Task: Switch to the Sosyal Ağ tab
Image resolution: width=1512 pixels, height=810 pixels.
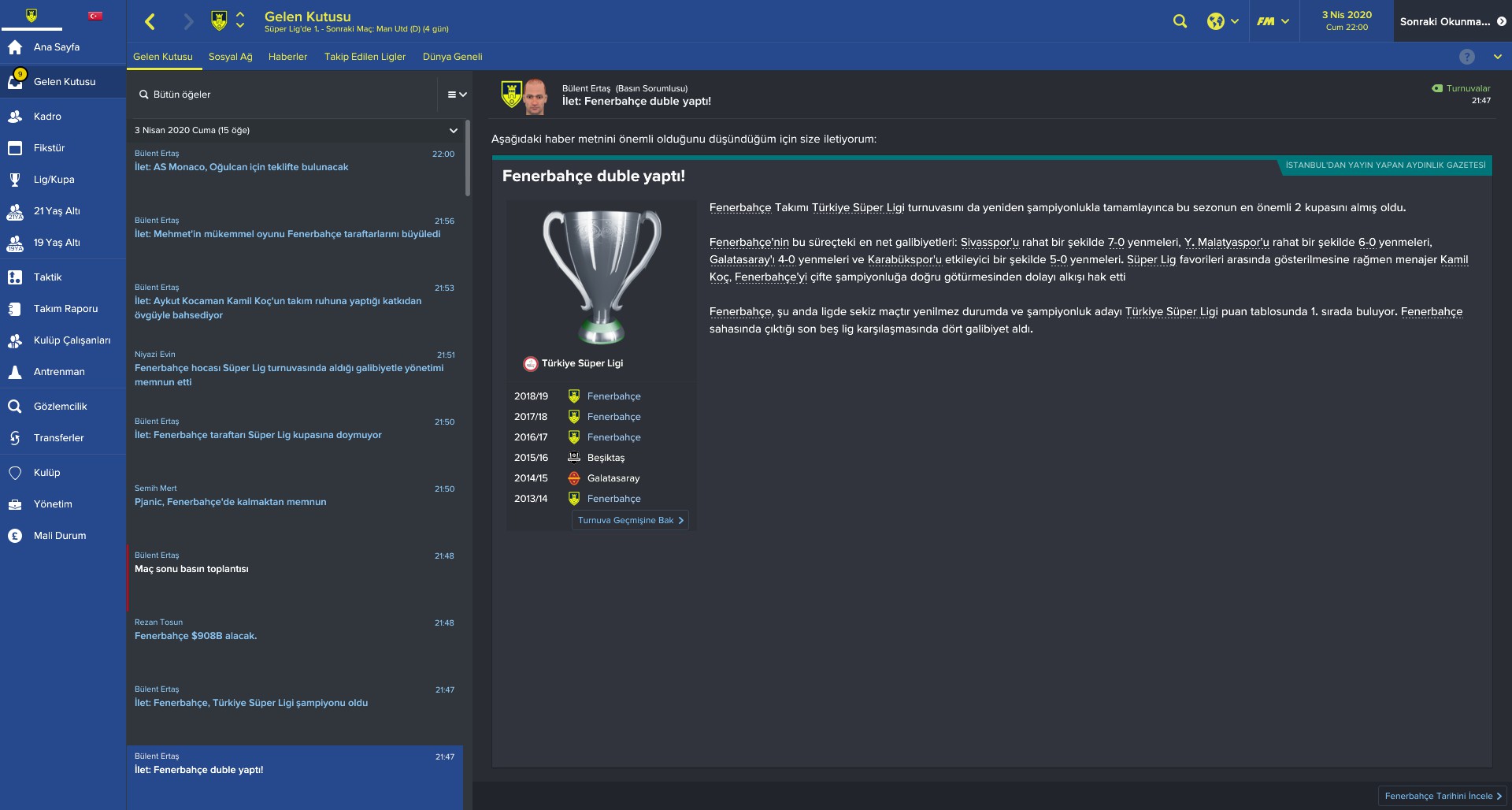Action: [230, 56]
